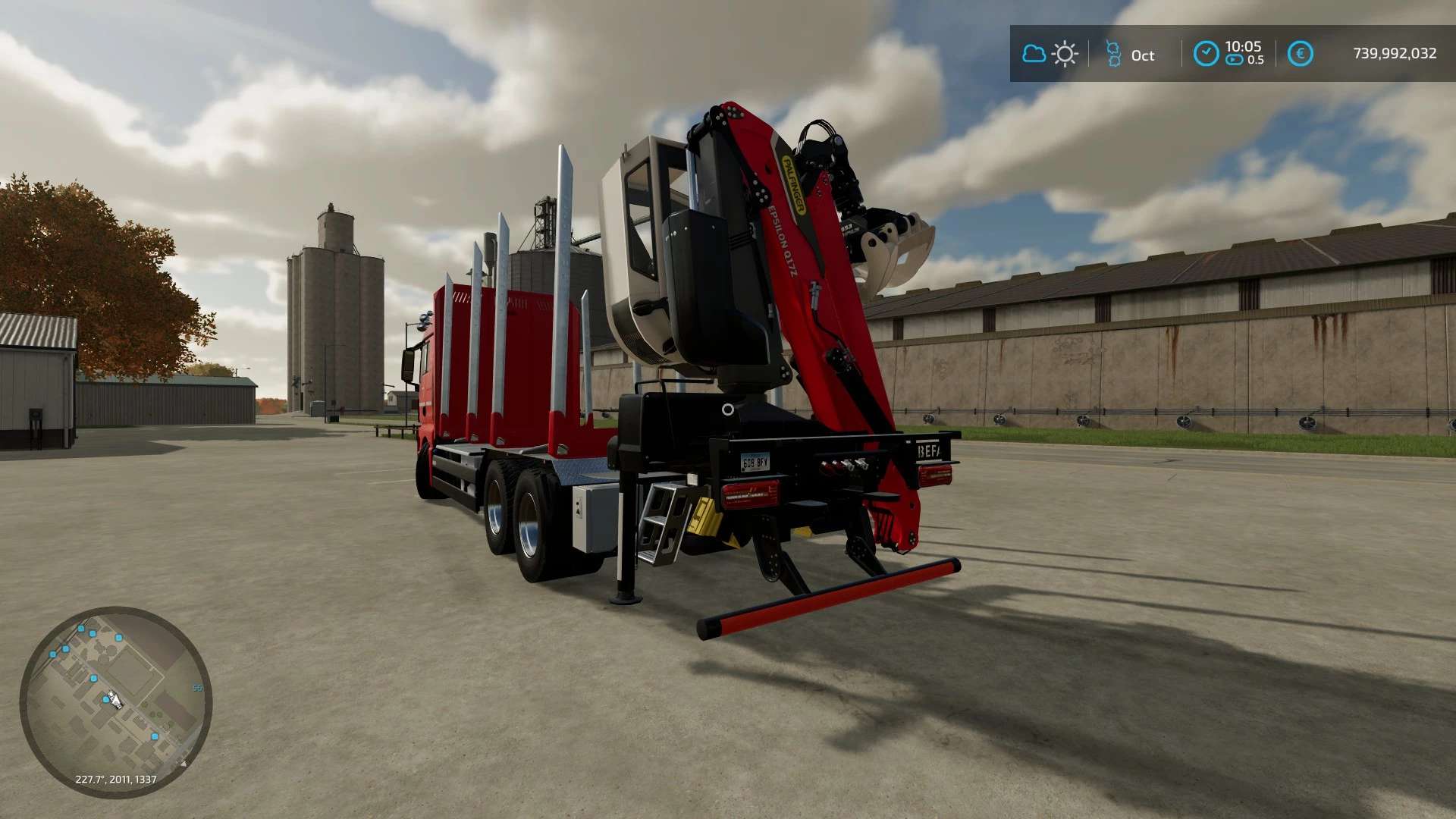
Task: Select the season icon beside Oct
Action: (1113, 54)
